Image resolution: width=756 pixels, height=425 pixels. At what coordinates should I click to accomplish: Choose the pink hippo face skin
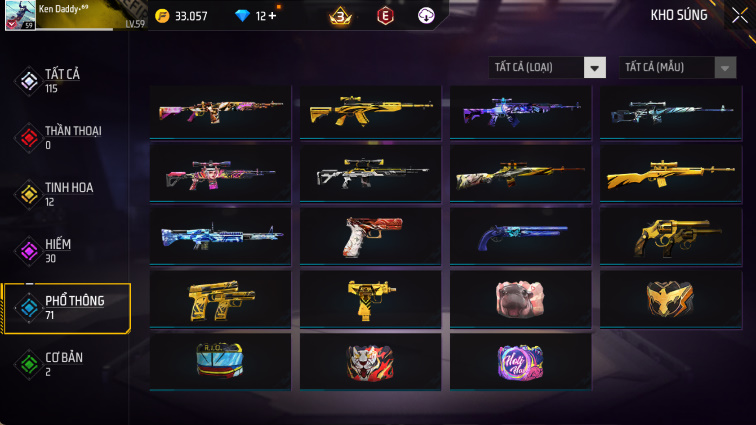click(520, 298)
